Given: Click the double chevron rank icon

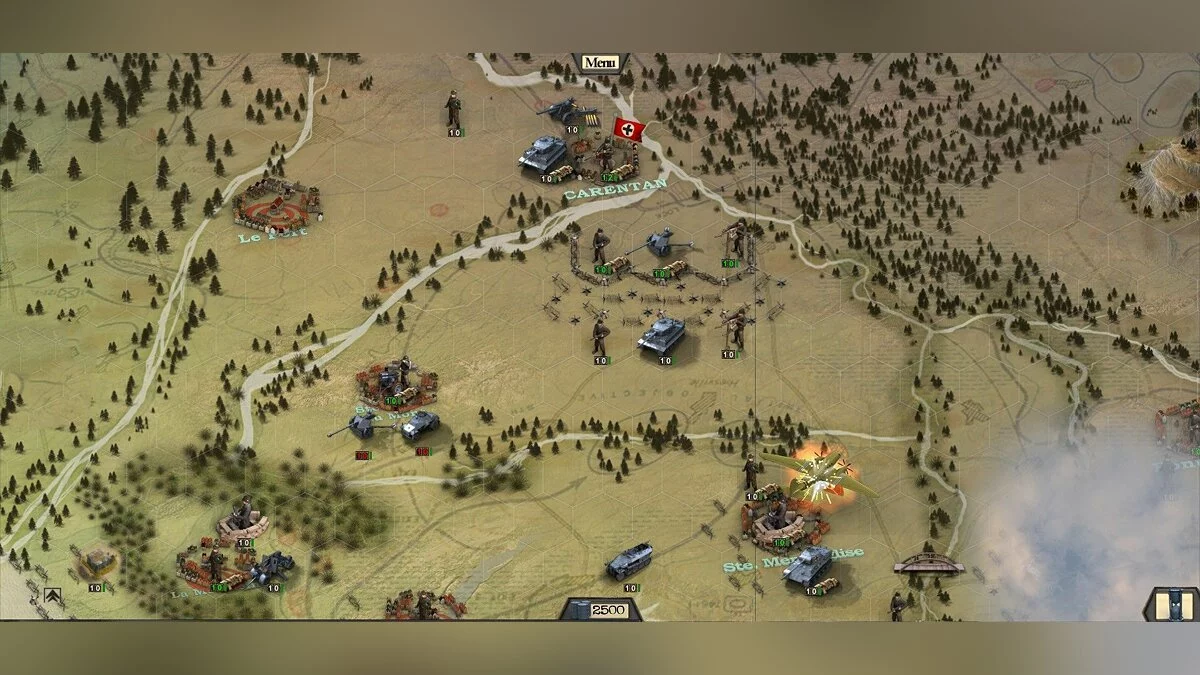Looking at the screenshot, I should (x=53, y=597).
